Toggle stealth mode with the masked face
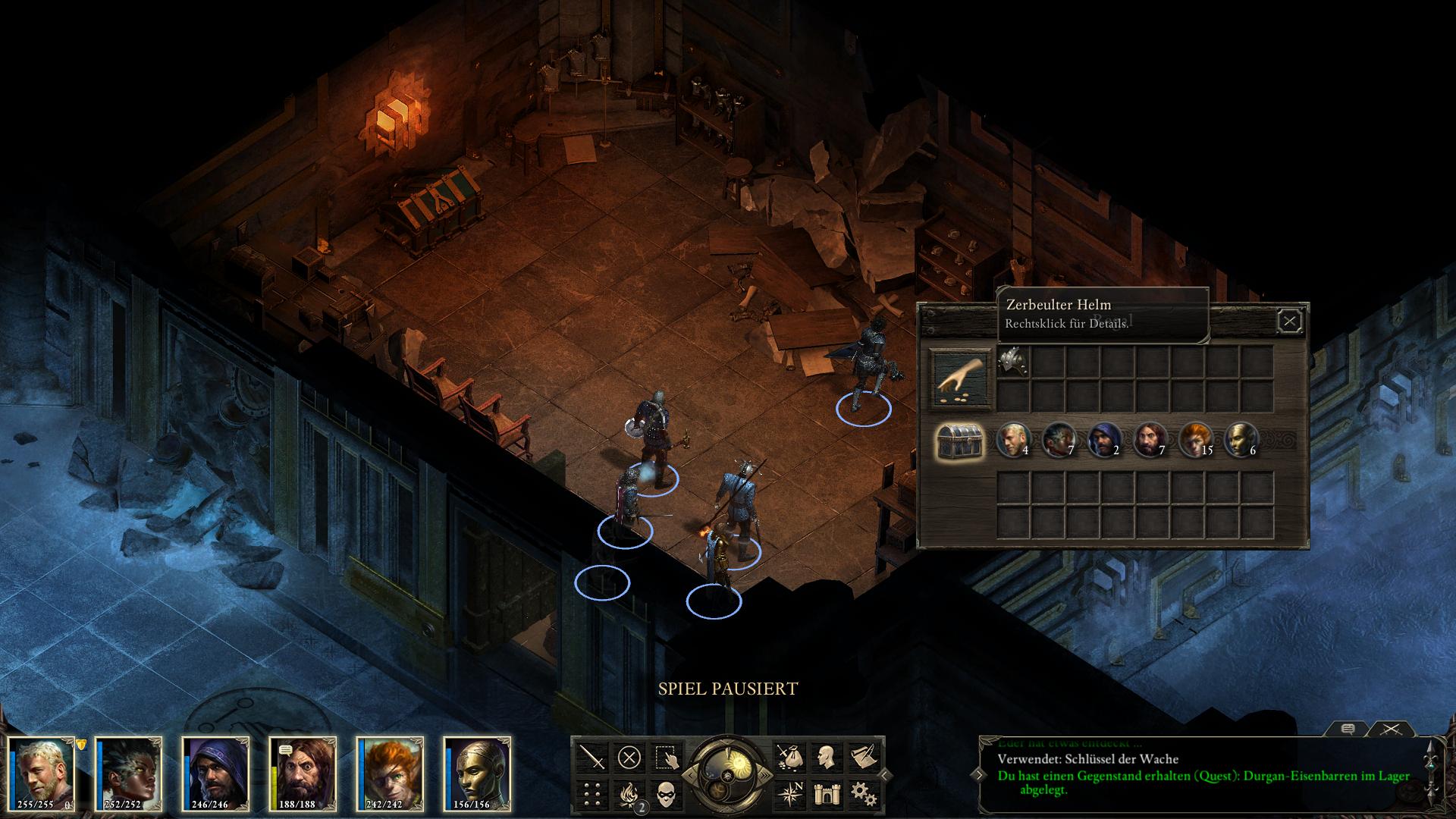The image size is (1456, 819). tap(666, 794)
